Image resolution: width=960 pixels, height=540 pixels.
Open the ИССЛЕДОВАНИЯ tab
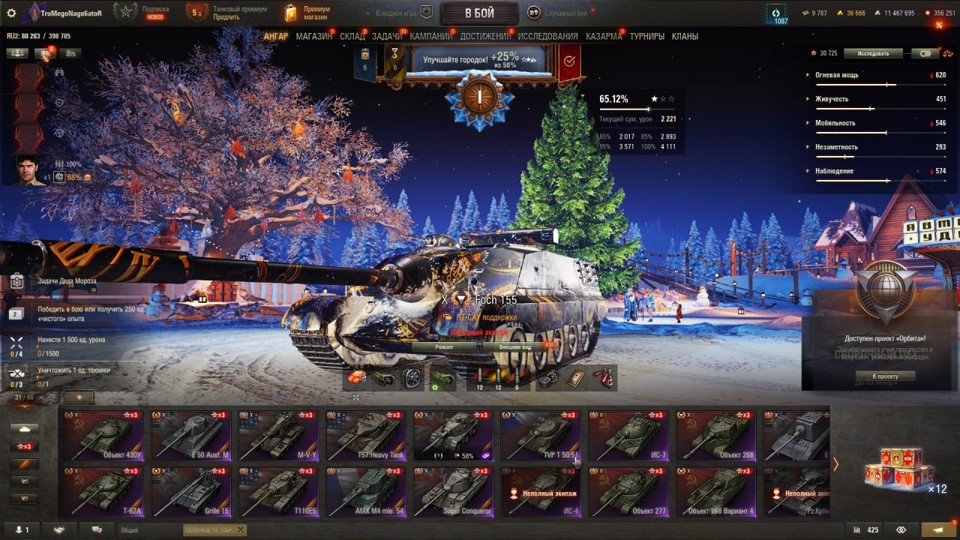click(547, 37)
